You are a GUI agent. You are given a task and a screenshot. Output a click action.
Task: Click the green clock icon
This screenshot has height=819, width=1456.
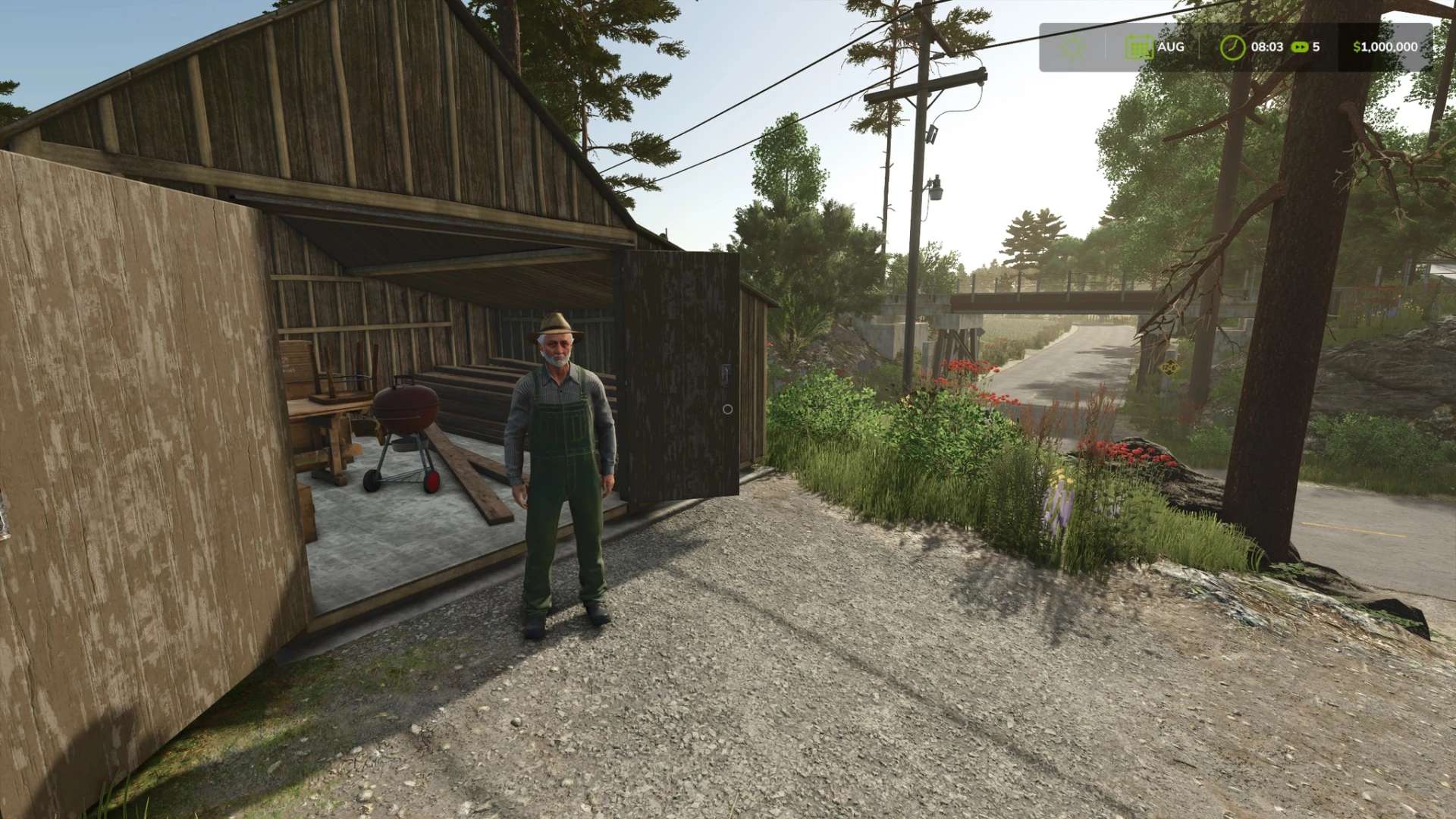[x=1232, y=47]
